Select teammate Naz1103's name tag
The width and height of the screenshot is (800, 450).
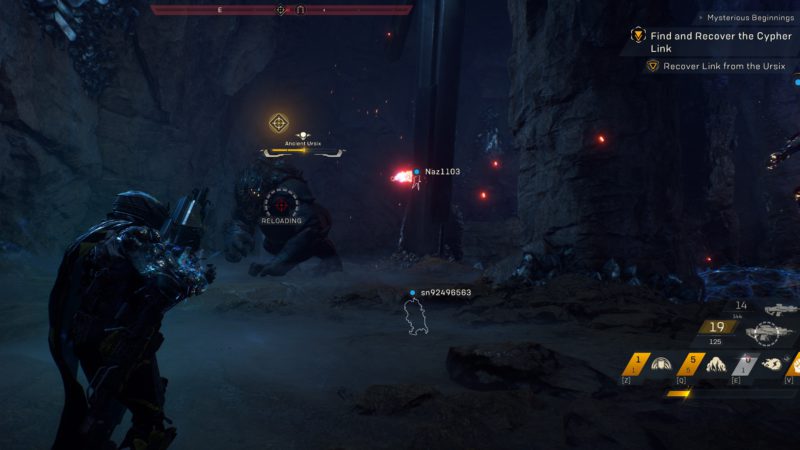(442, 172)
